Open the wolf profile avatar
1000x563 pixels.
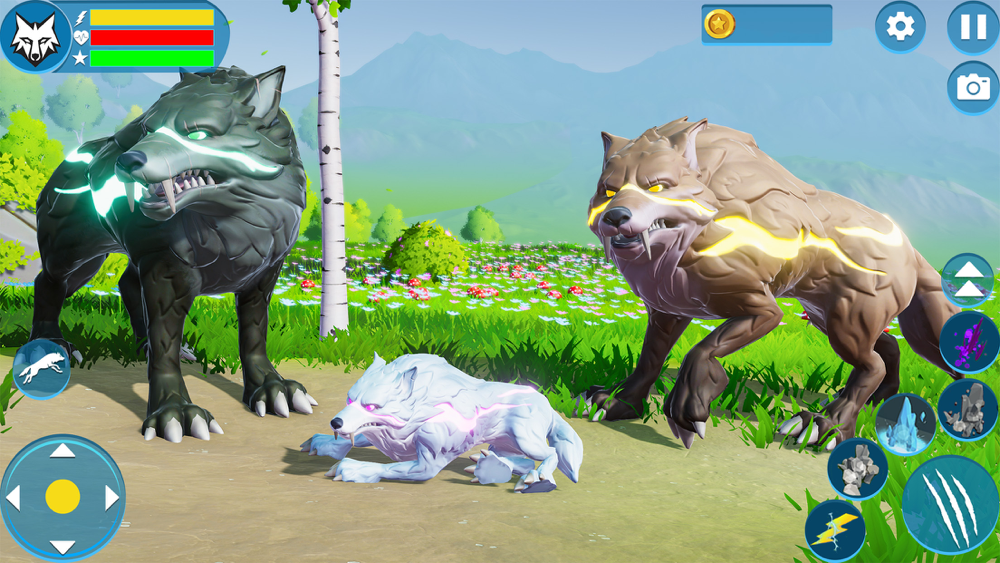pyautogui.click(x=35, y=38)
